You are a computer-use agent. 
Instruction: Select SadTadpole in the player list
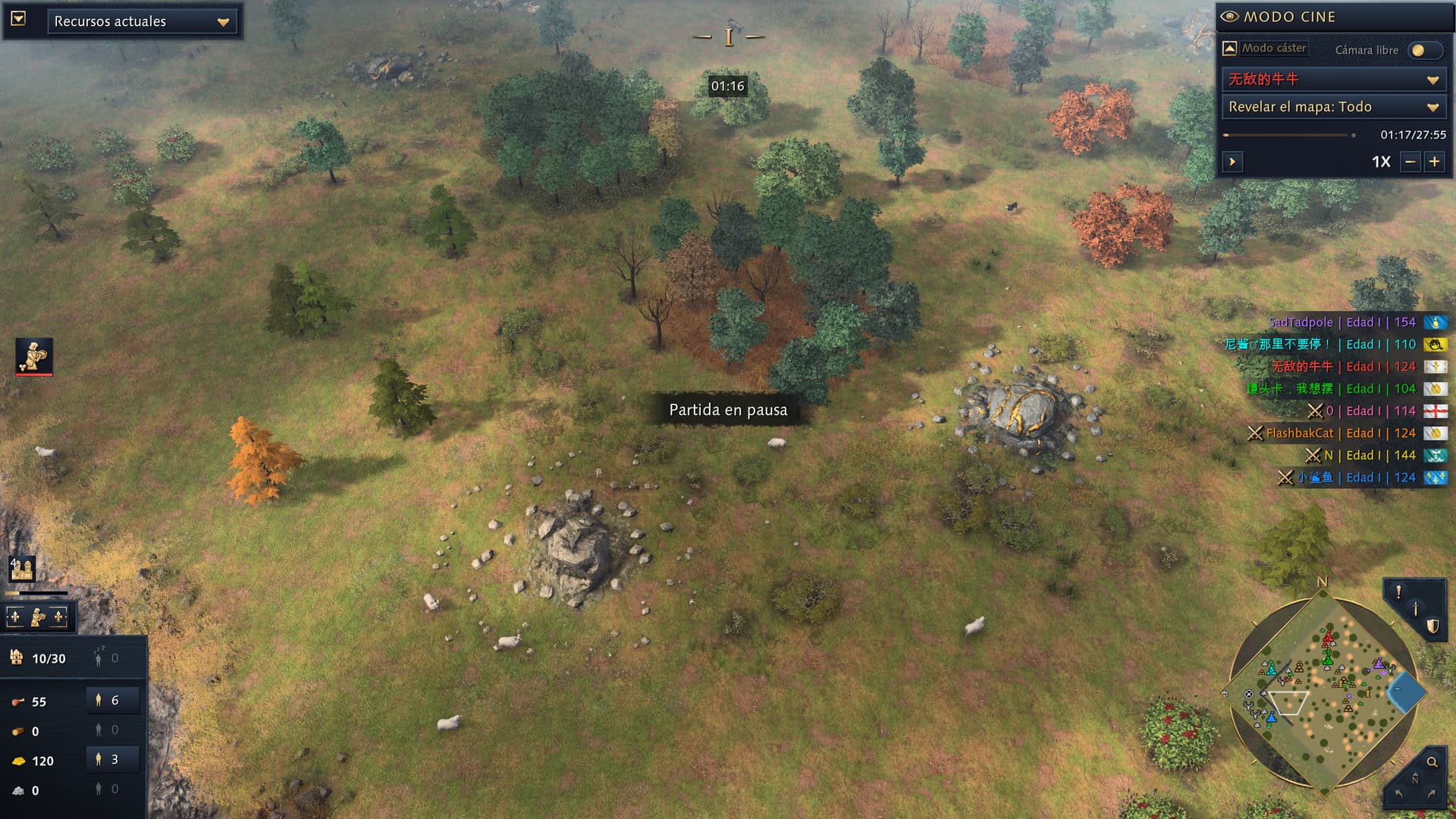1301,322
